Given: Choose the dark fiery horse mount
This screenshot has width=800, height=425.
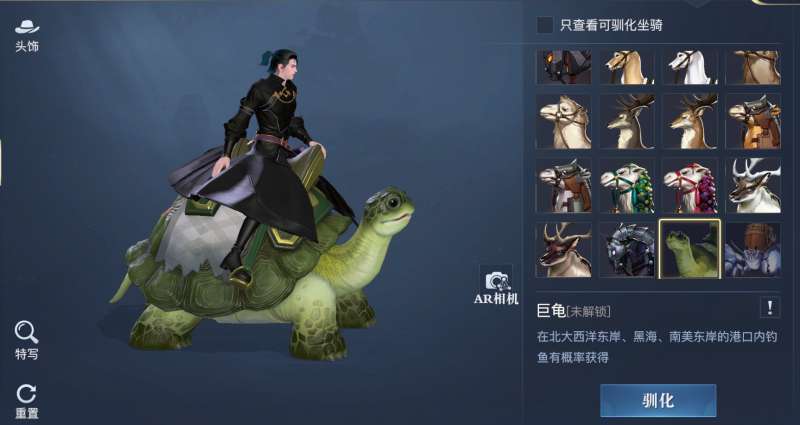Looking at the screenshot, I should click(564, 66).
